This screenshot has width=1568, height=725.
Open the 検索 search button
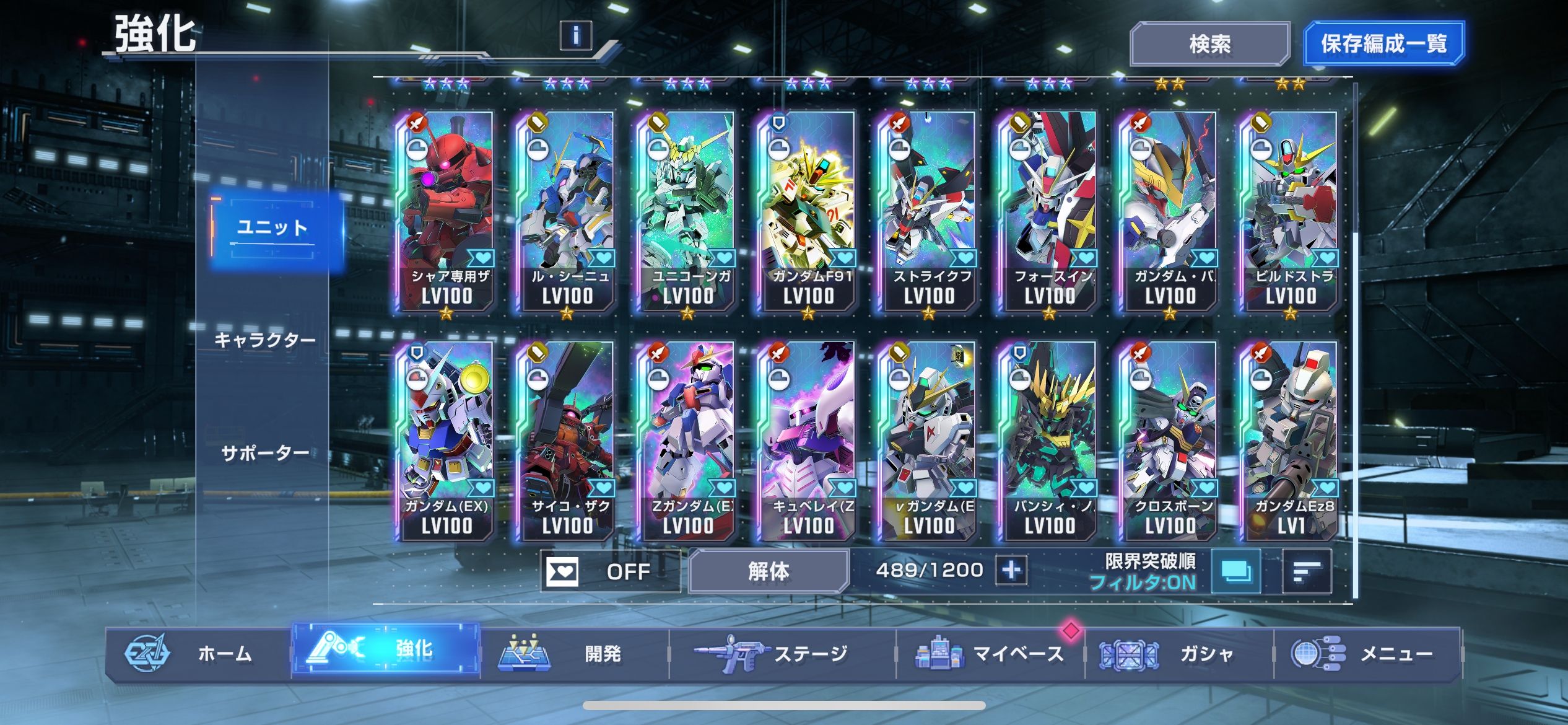coord(1209,44)
